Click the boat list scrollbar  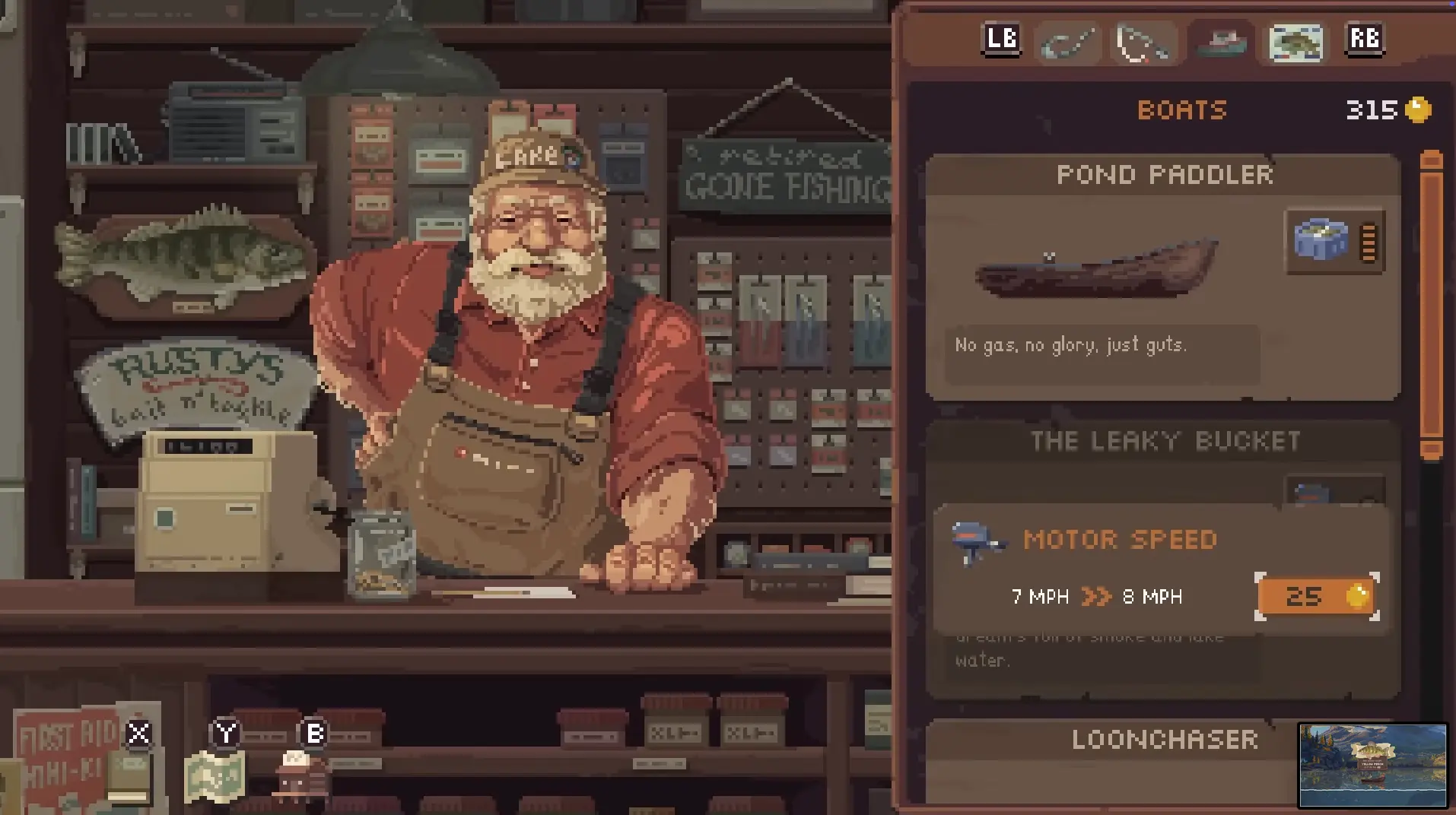click(x=1431, y=304)
